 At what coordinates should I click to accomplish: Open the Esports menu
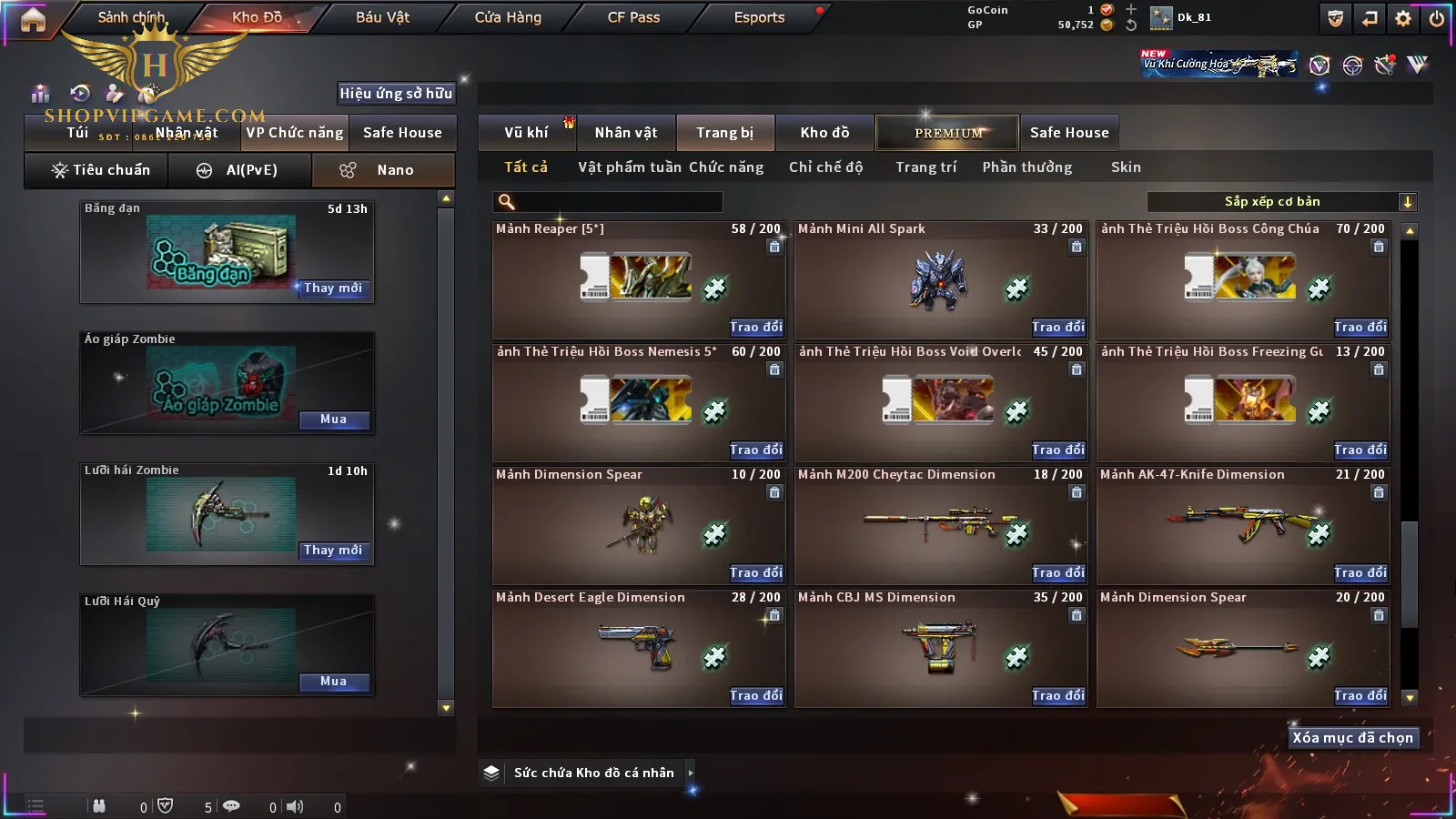(x=759, y=17)
